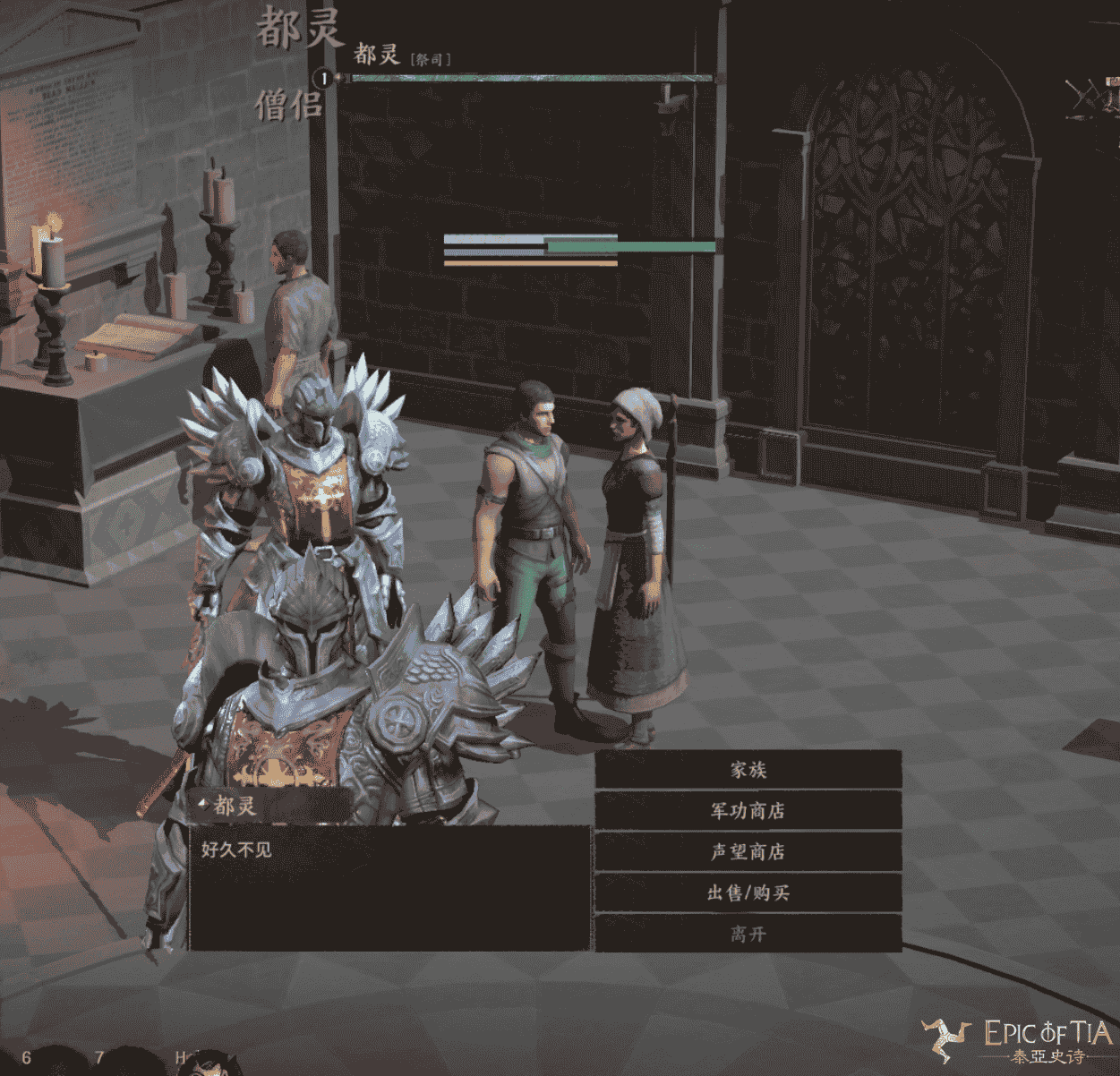1120x1076 pixels.
Task: Open the 军功商店 merit shop
Action: coord(748,811)
